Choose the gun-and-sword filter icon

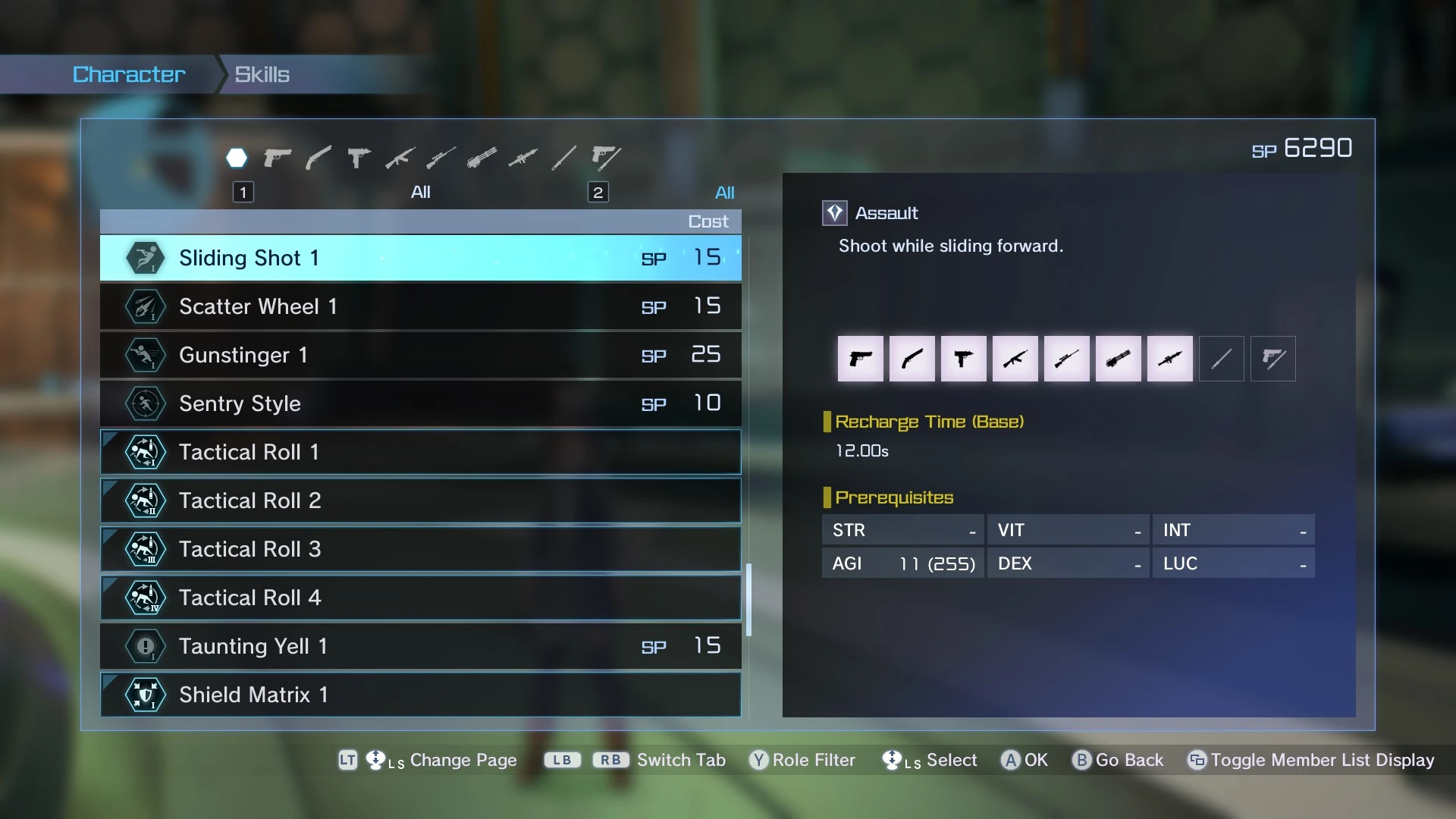tap(606, 158)
